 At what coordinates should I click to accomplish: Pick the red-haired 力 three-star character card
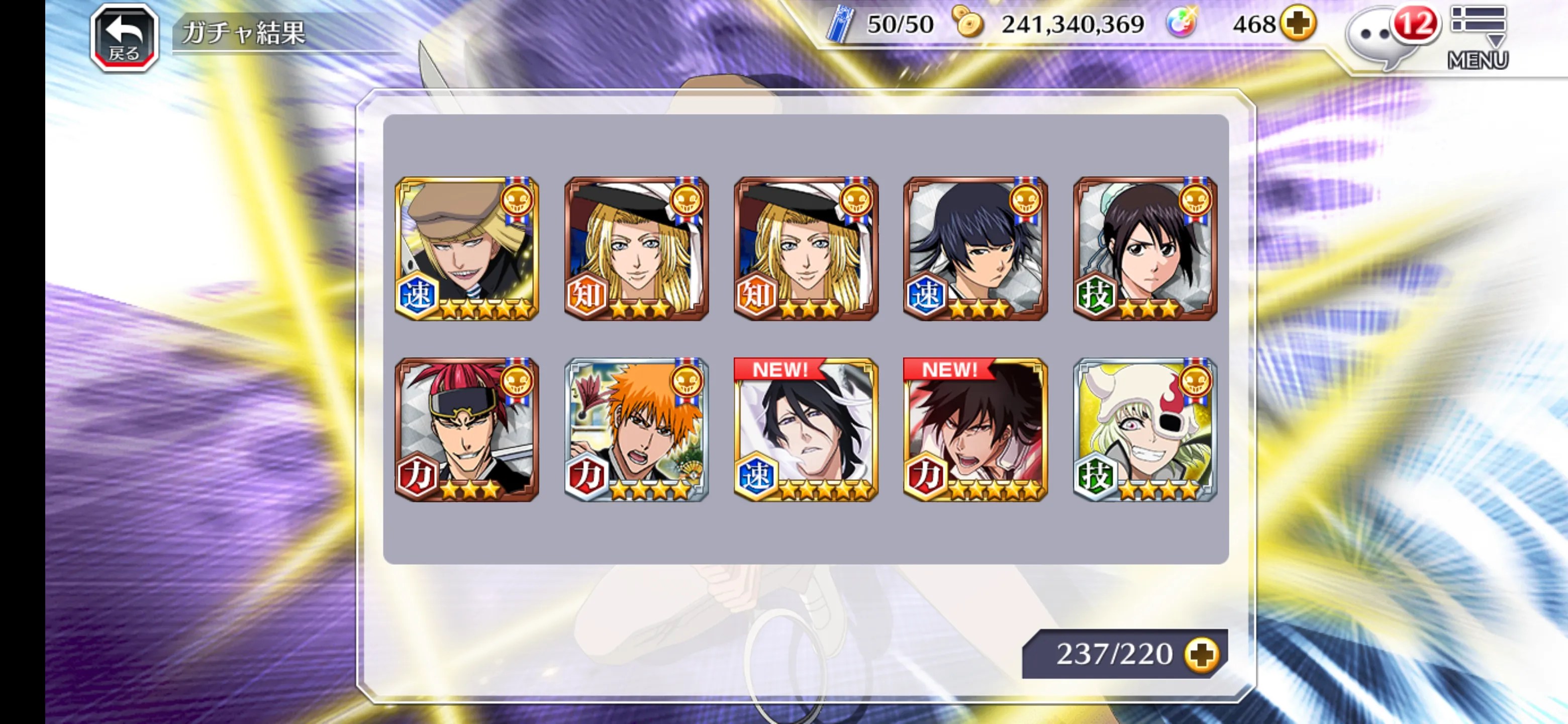pyautogui.click(x=467, y=430)
